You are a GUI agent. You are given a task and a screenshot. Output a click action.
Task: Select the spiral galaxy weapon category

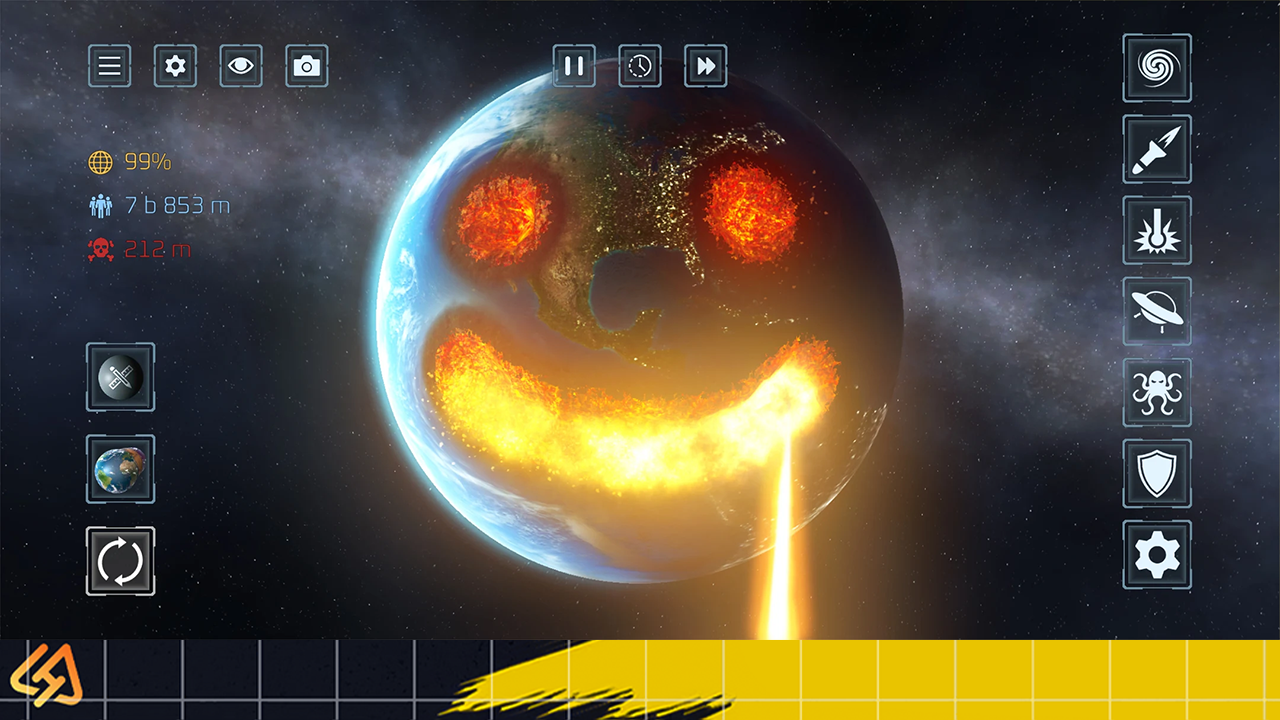(x=1157, y=68)
